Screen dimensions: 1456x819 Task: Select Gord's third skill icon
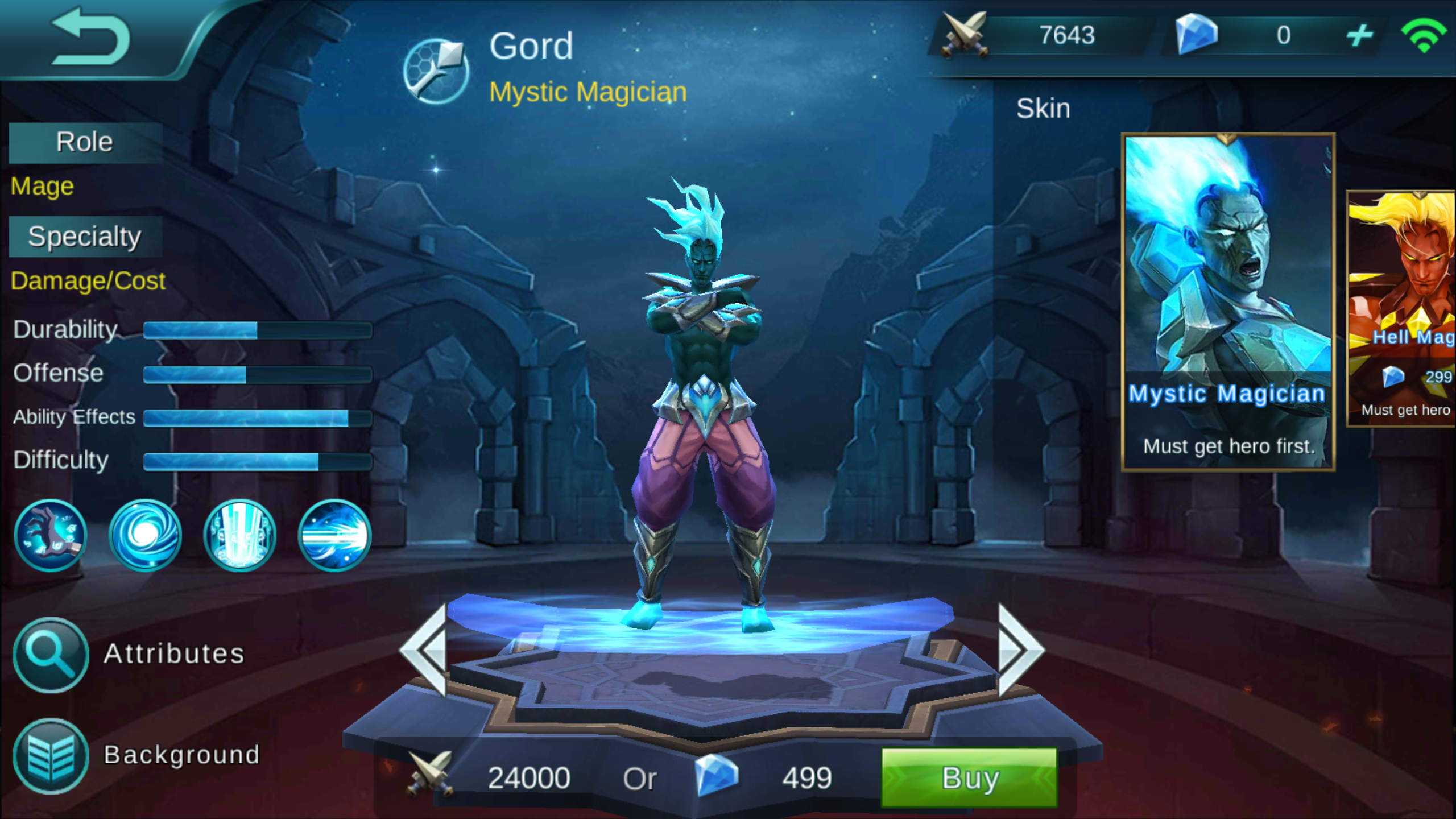click(239, 535)
